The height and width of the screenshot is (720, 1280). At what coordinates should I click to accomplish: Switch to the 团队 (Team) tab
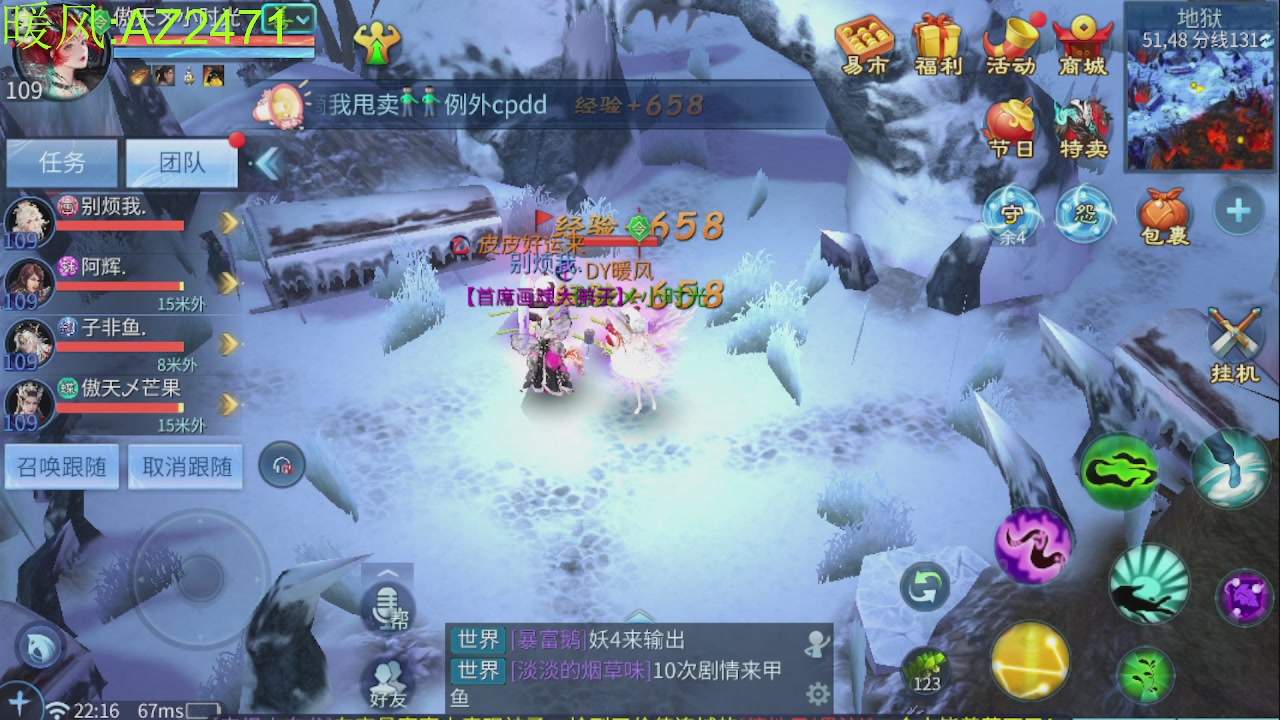click(181, 163)
